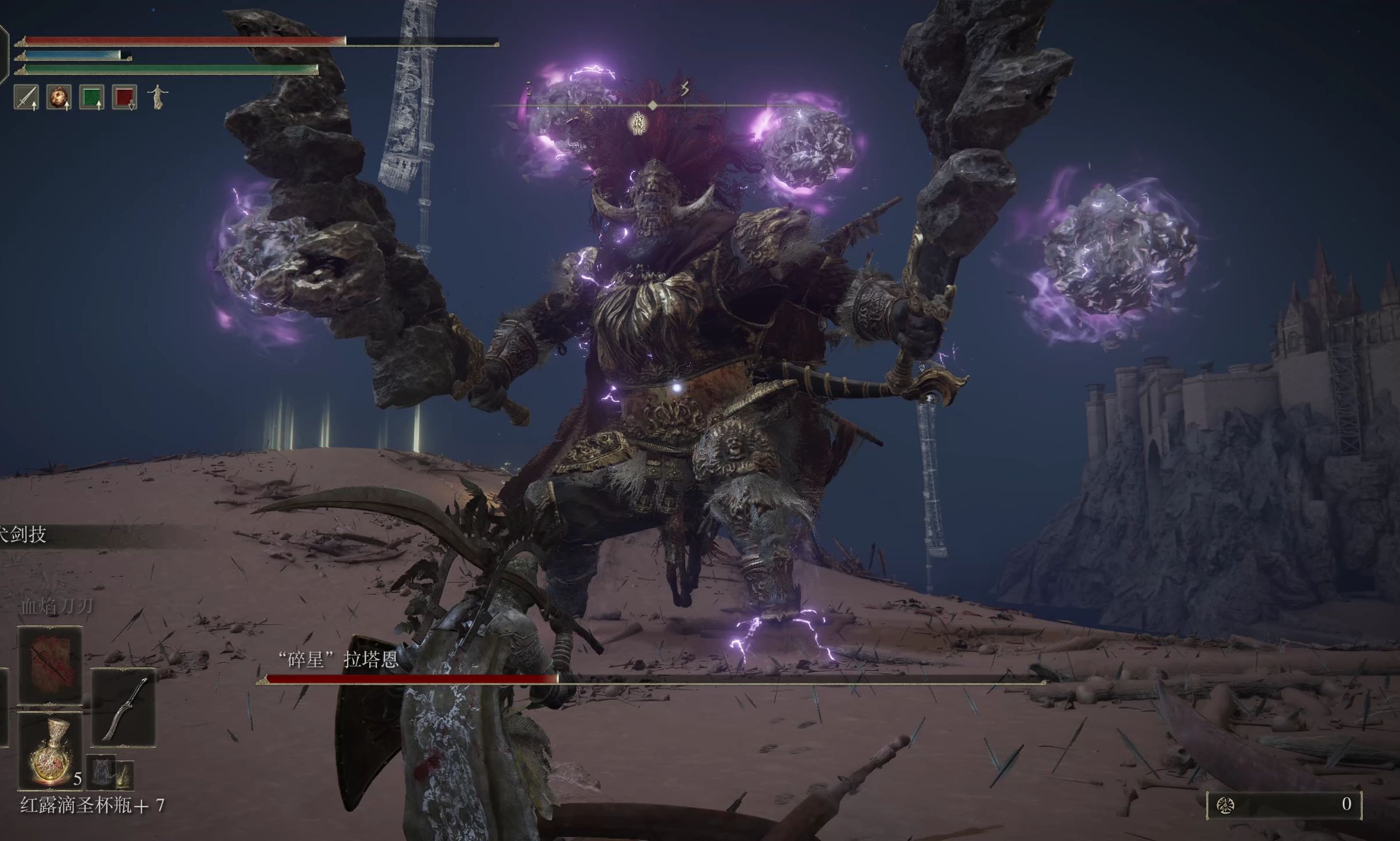Click the golden orb buff status icon
The width and height of the screenshot is (1400, 841).
point(59,97)
